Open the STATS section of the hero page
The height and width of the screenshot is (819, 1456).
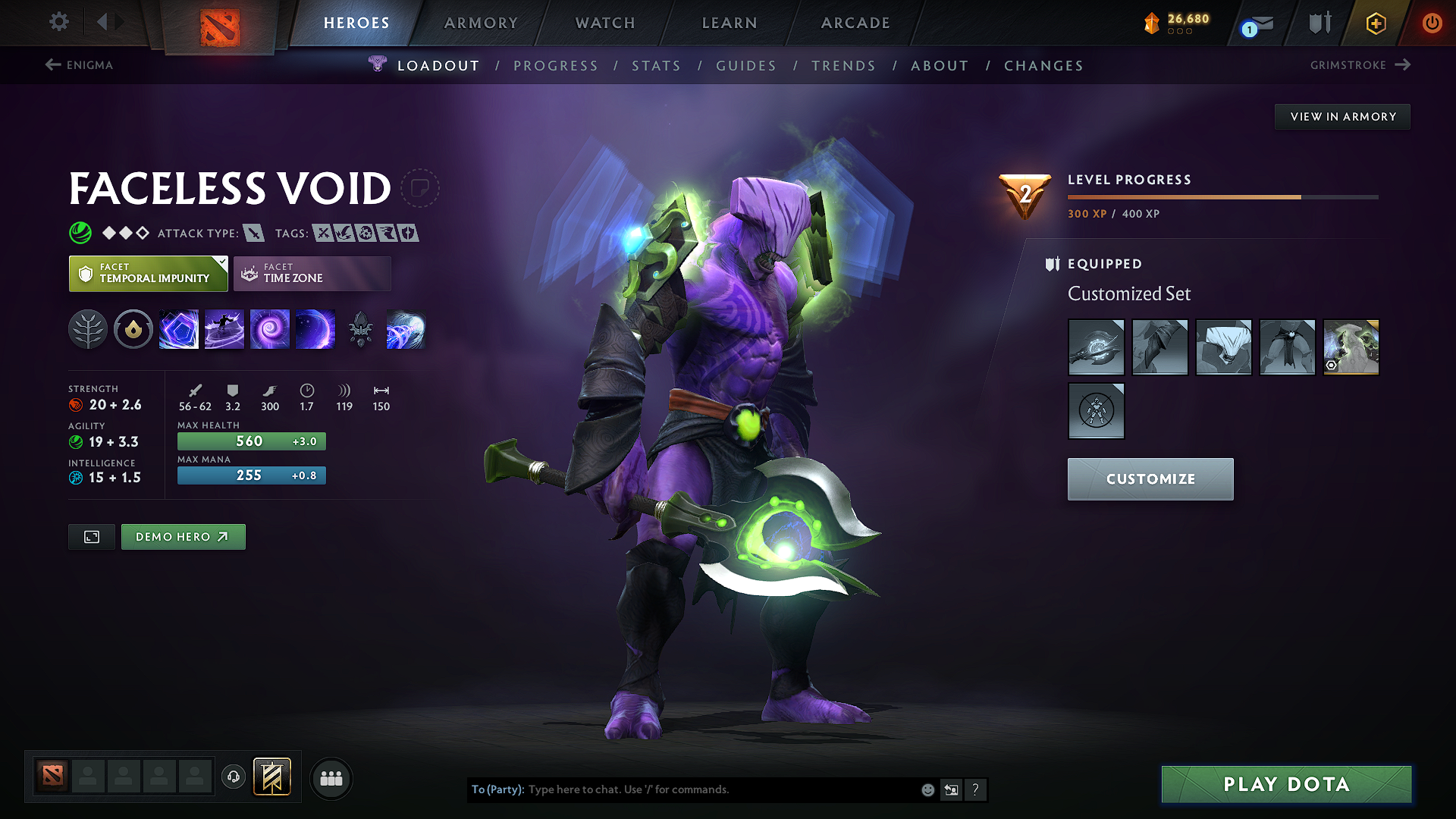coord(656,66)
